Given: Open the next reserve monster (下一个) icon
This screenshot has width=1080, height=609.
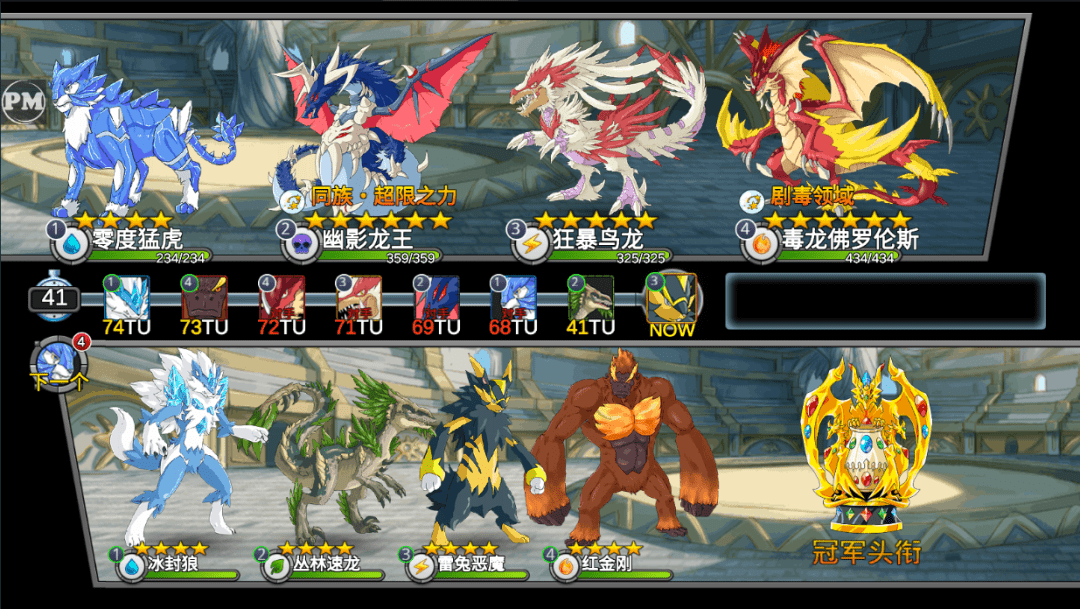Looking at the screenshot, I should tap(60, 364).
